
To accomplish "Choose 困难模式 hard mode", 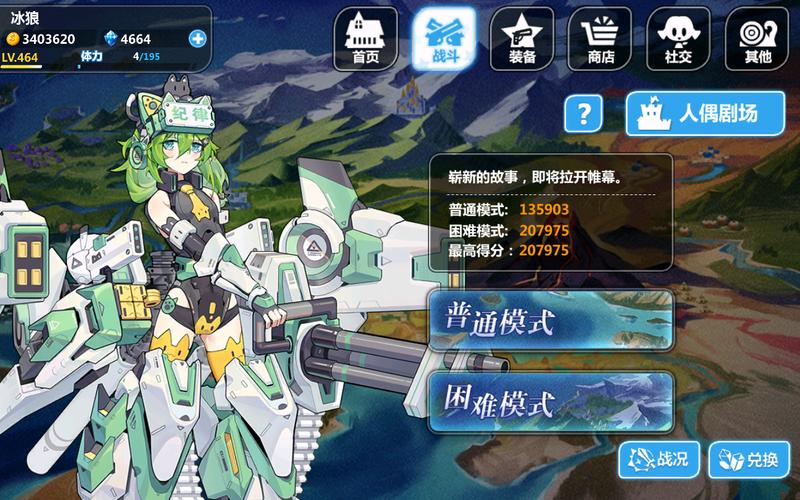I will (x=551, y=402).
